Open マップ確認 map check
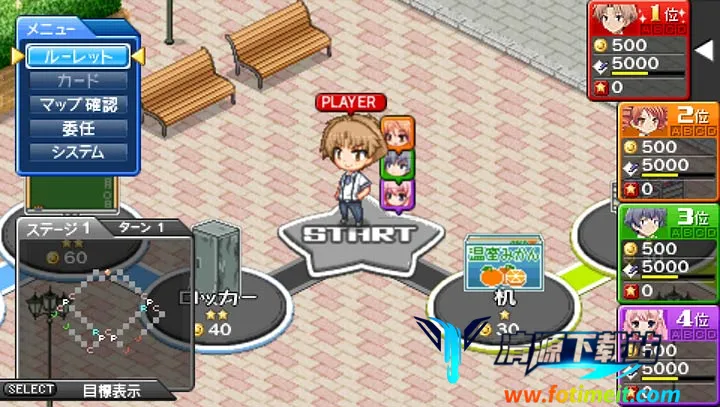Image resolution: width=720 pixels, height=407 pixels. pyautogui.click(x=77, y=104)
